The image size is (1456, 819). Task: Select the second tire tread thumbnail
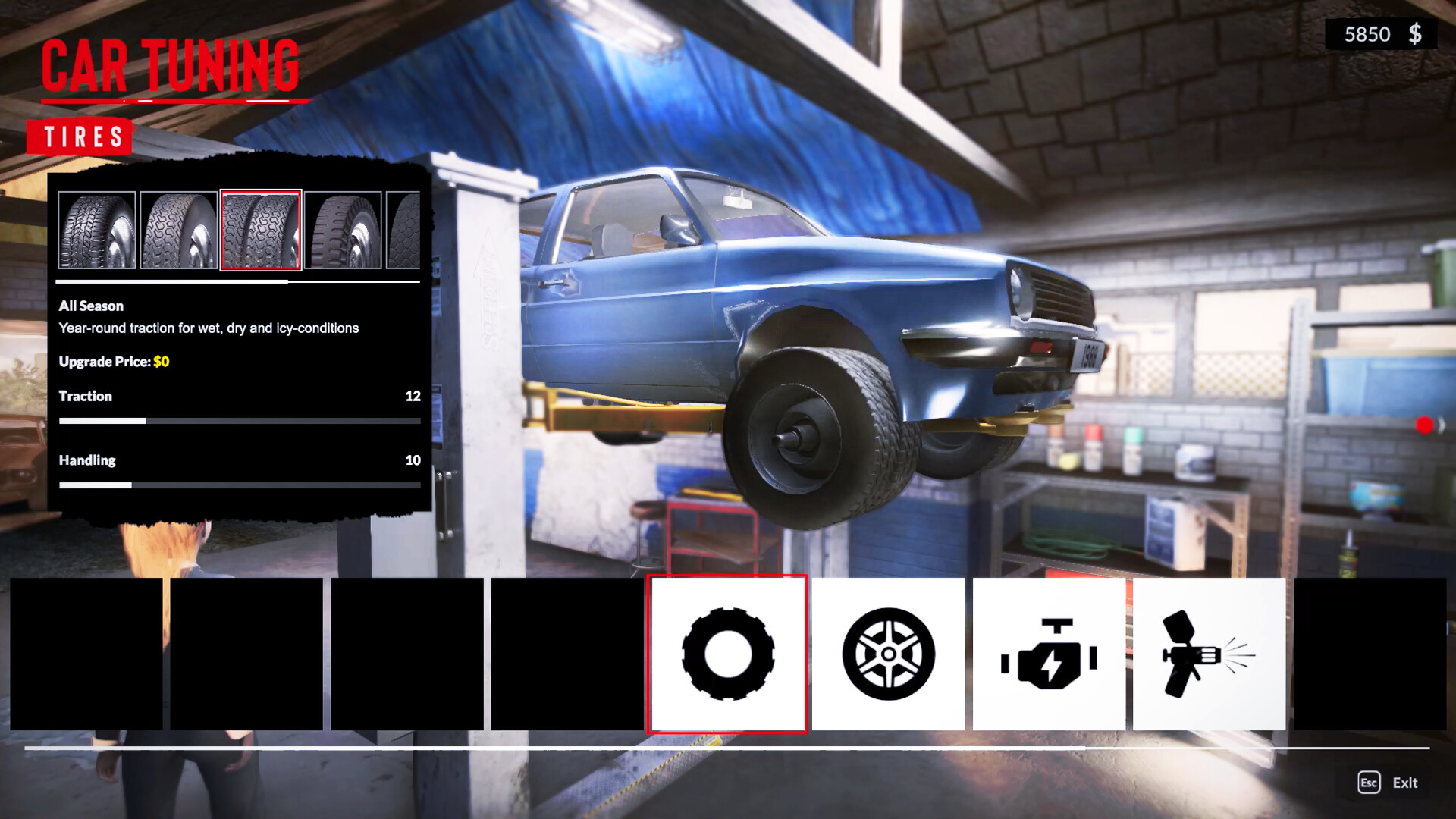coord(179,231)
